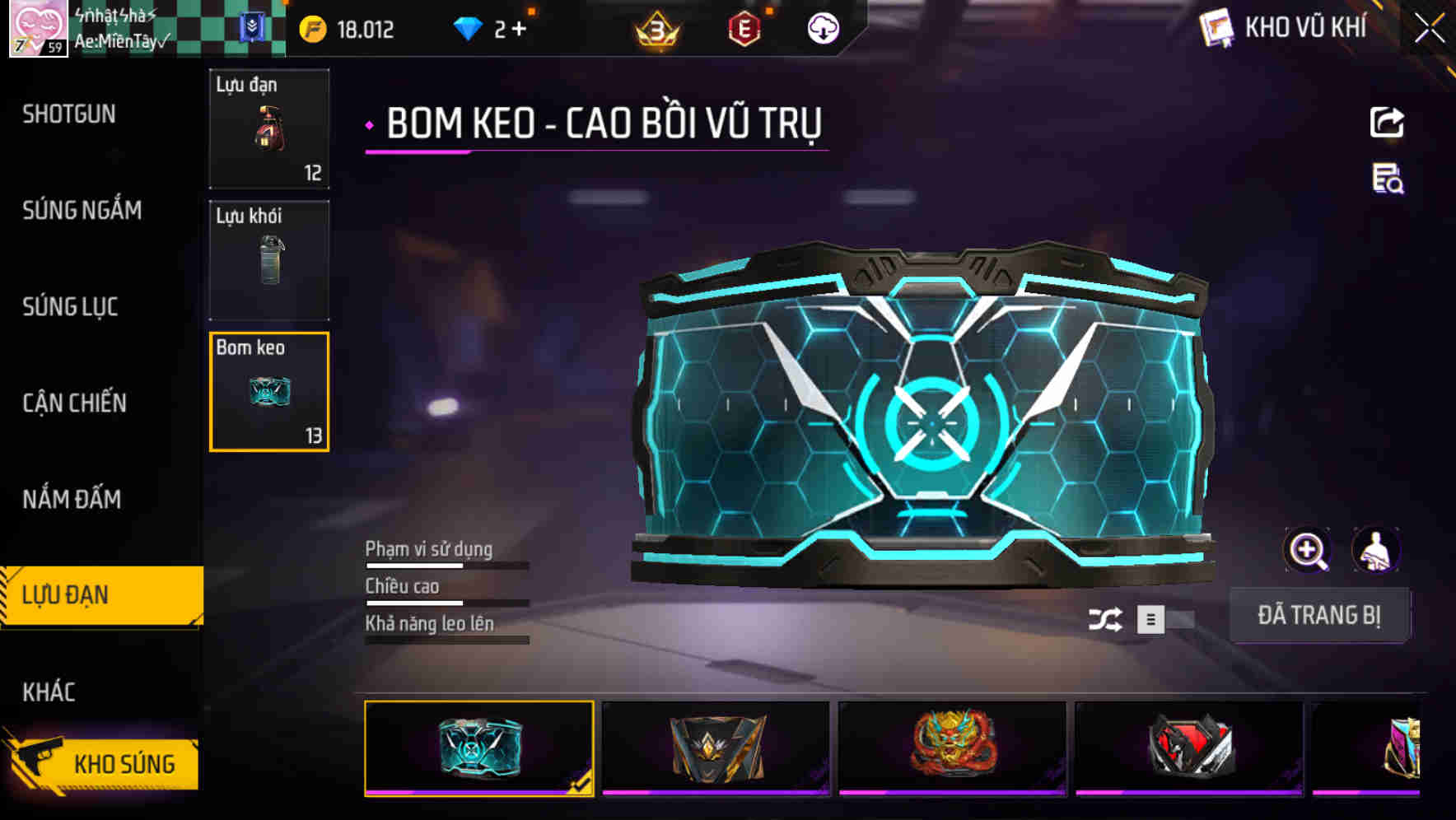Select the magnifying glass zoom preview icon
Viewport: 1456px width, 820px height.
1308,549
